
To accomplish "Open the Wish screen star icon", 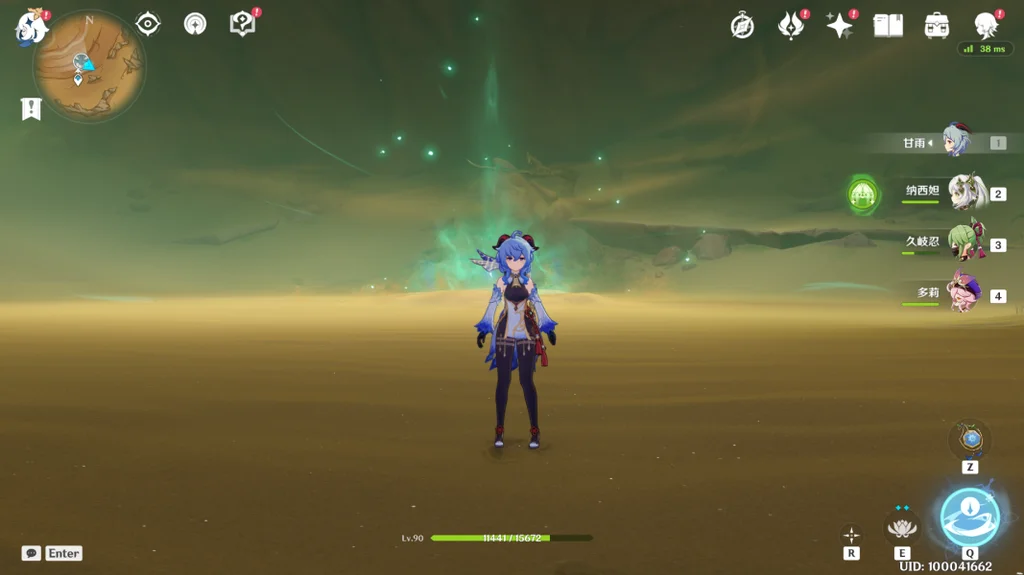I will (x=839, y=26).
